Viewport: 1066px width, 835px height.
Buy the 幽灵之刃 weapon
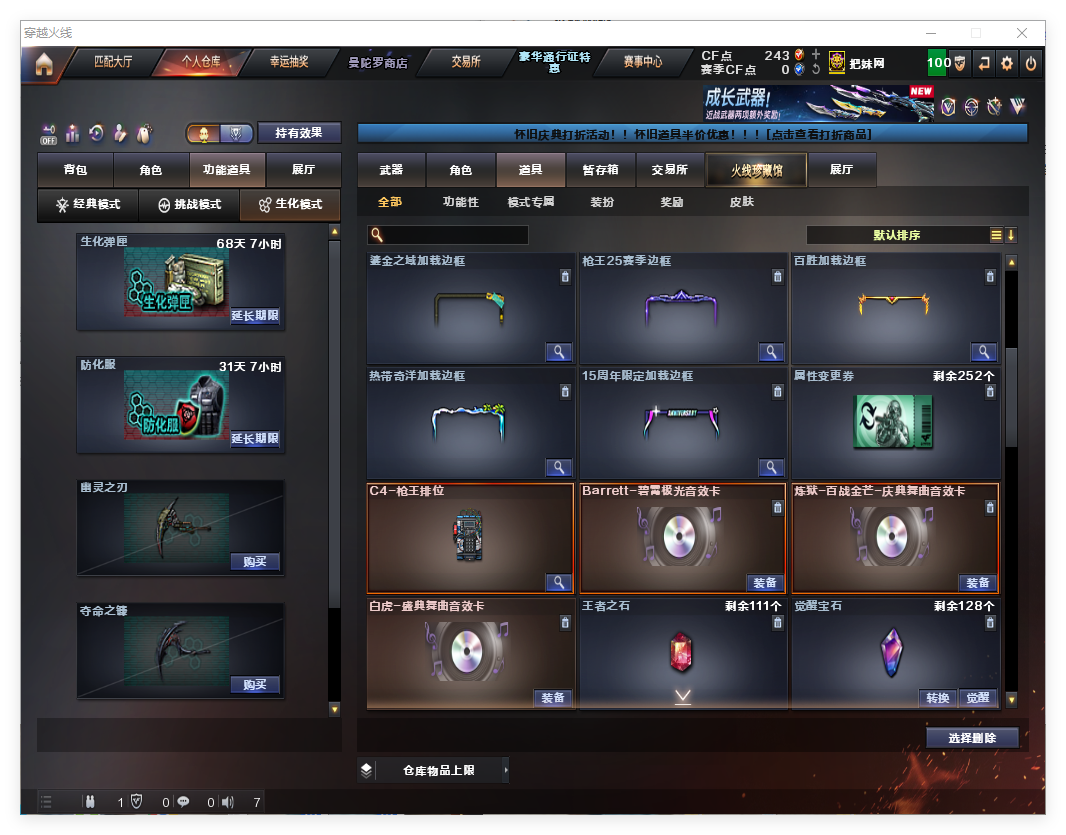tap(255, 562)
